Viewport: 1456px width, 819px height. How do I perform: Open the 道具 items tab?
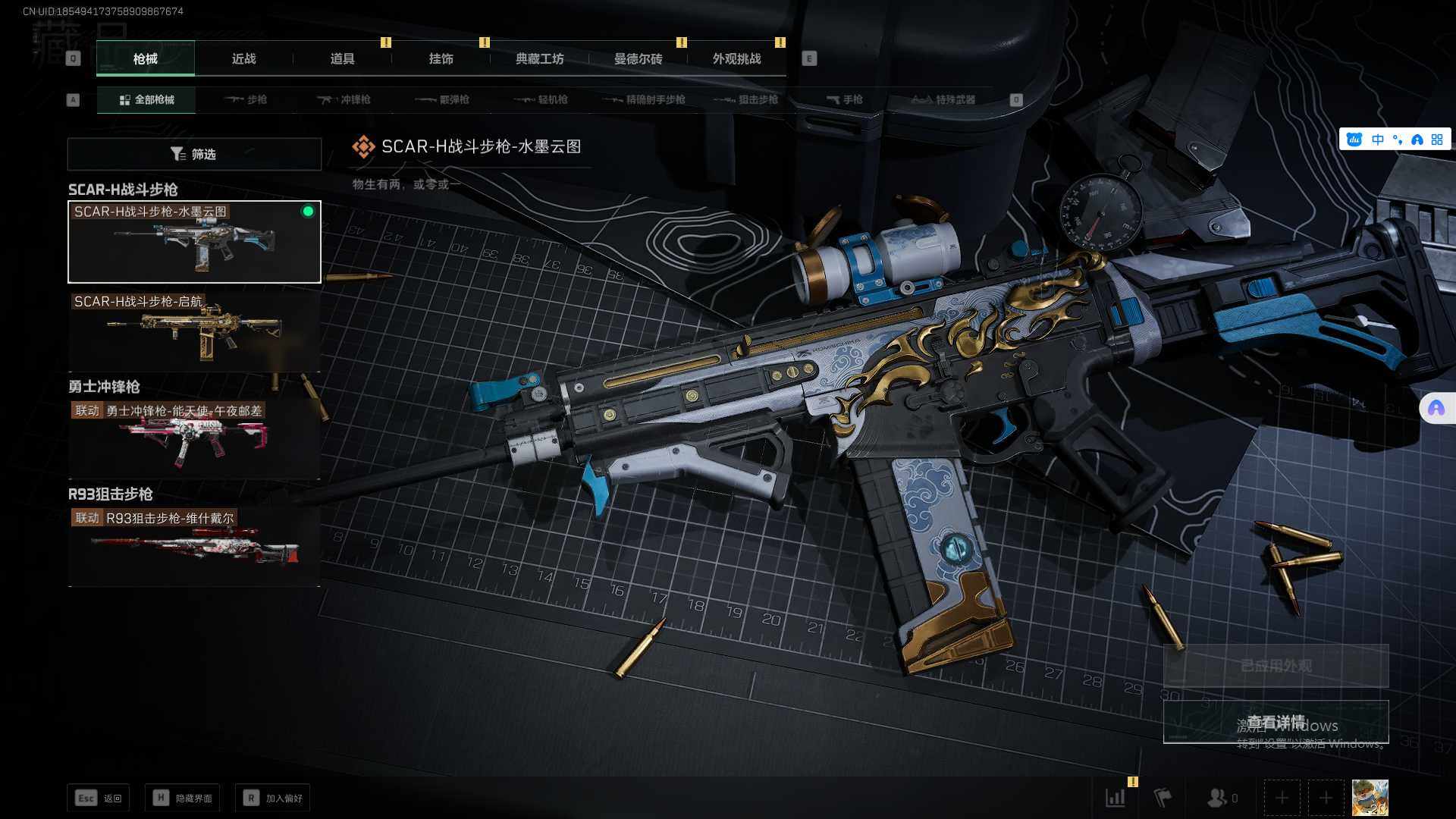pyautogui.click(x=342, y=59)
